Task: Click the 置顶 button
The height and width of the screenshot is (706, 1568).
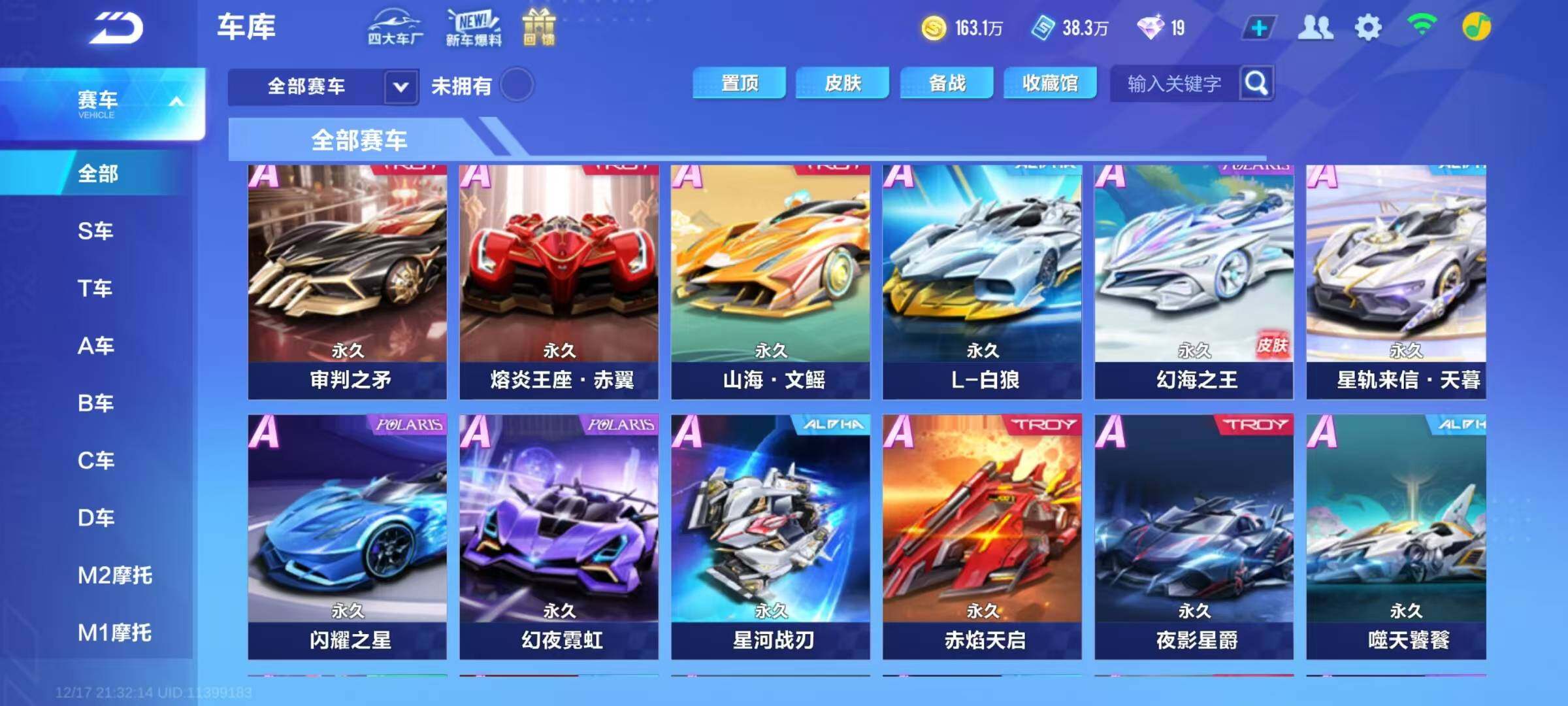Action: tap(739, 83)
